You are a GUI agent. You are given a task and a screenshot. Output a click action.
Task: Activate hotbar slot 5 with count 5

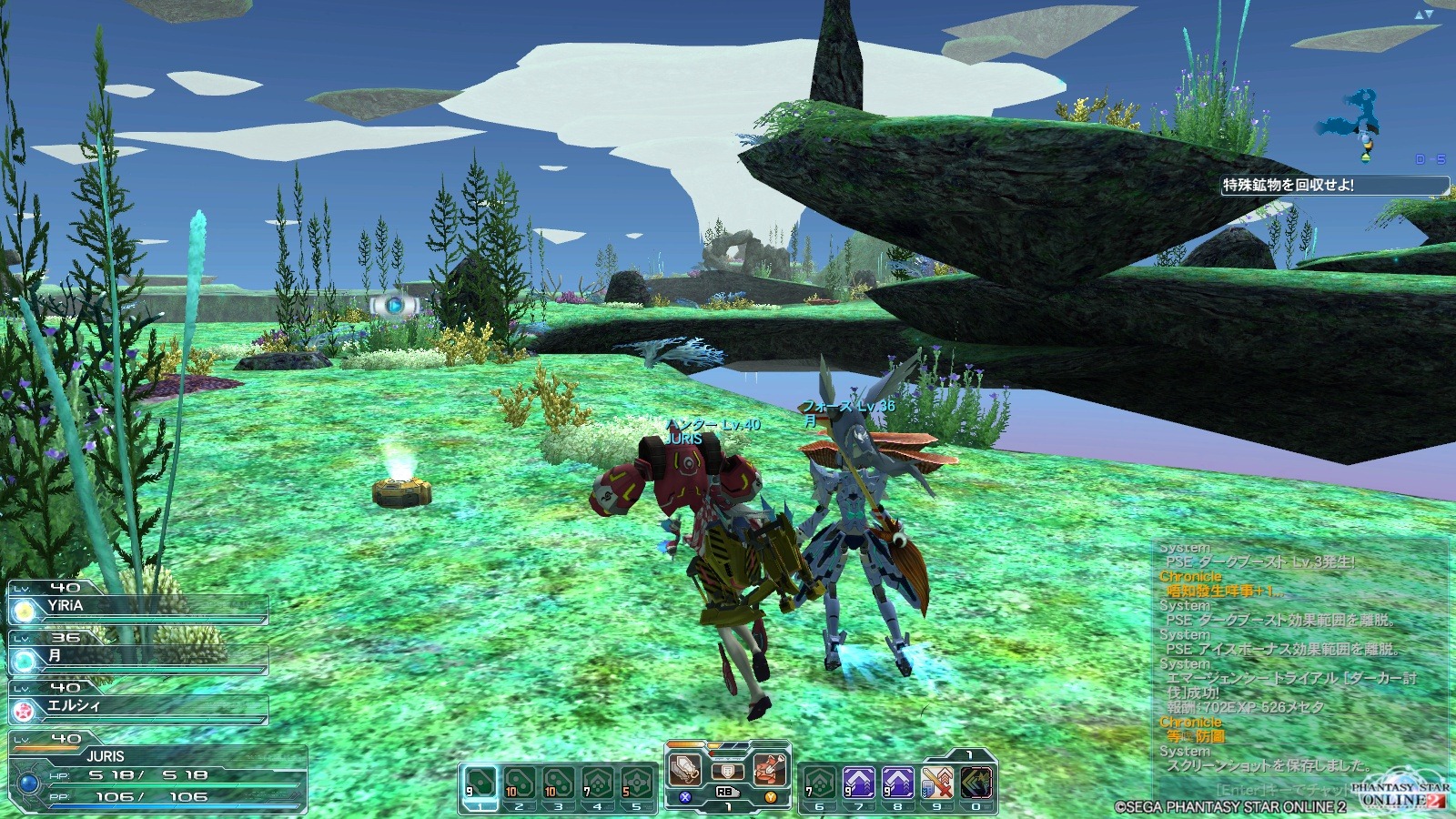point(637,784)
